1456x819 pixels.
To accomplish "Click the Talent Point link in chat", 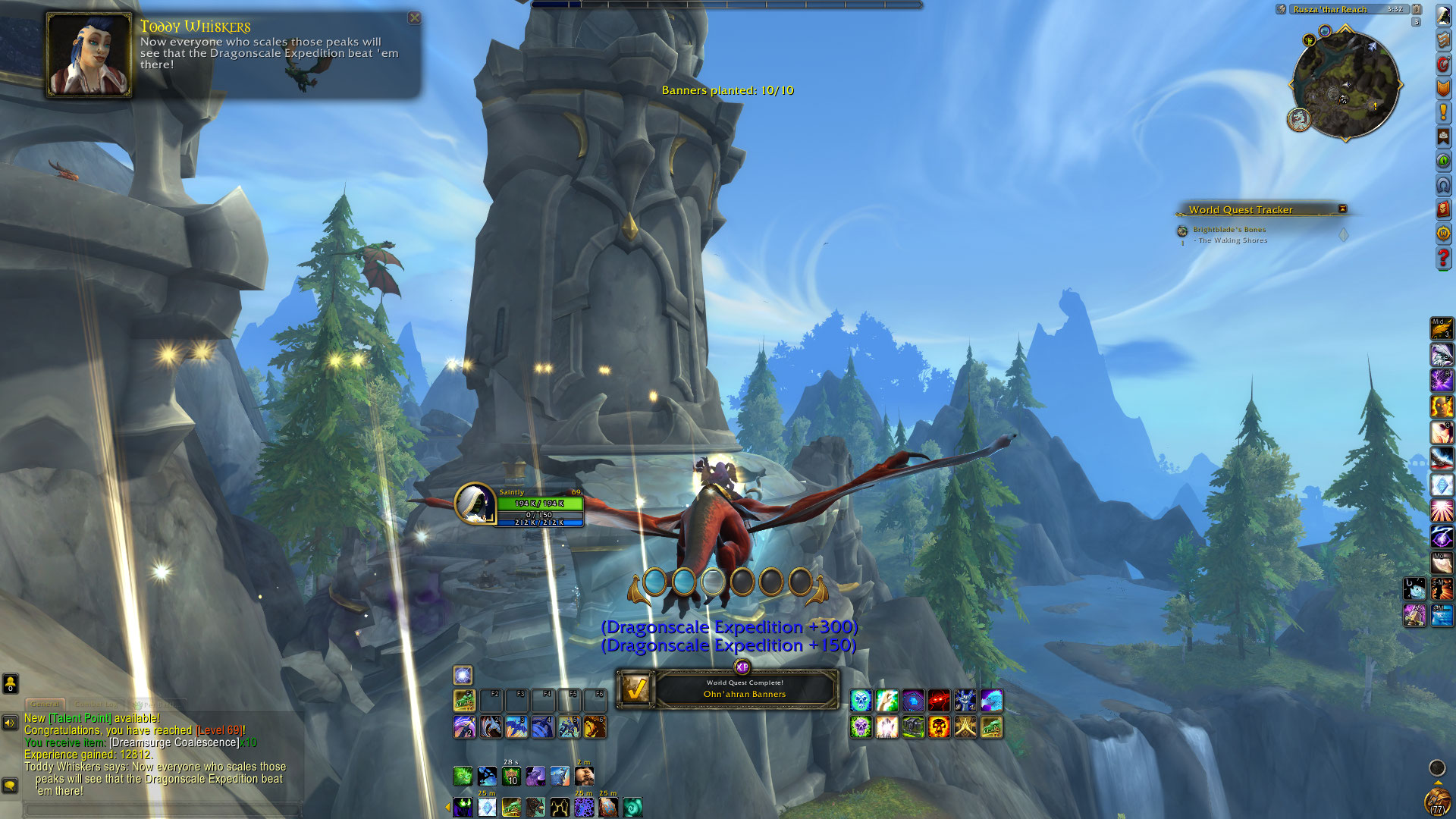I will coord(80,718).
